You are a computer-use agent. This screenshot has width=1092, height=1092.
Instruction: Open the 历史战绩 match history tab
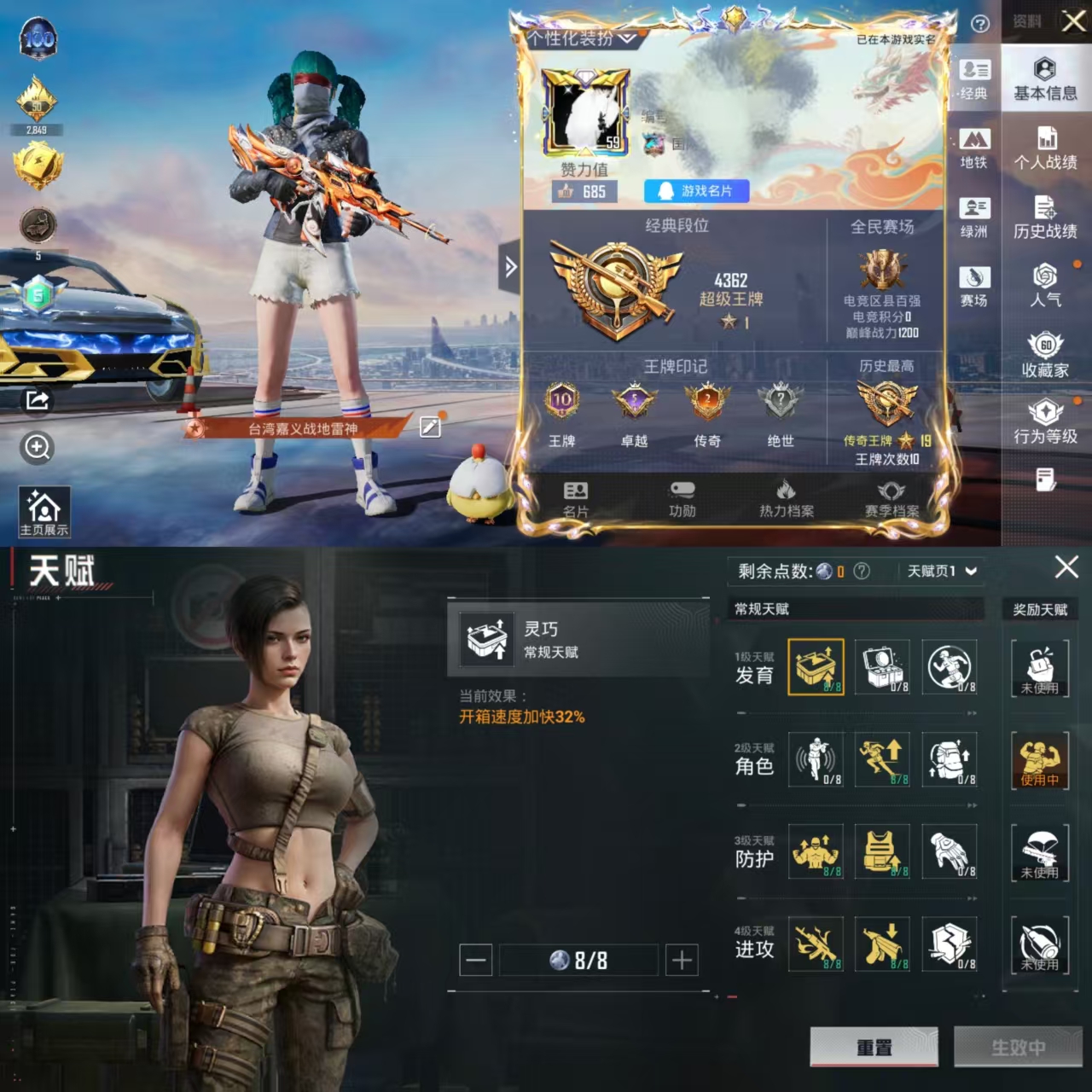click(1045, 218)
